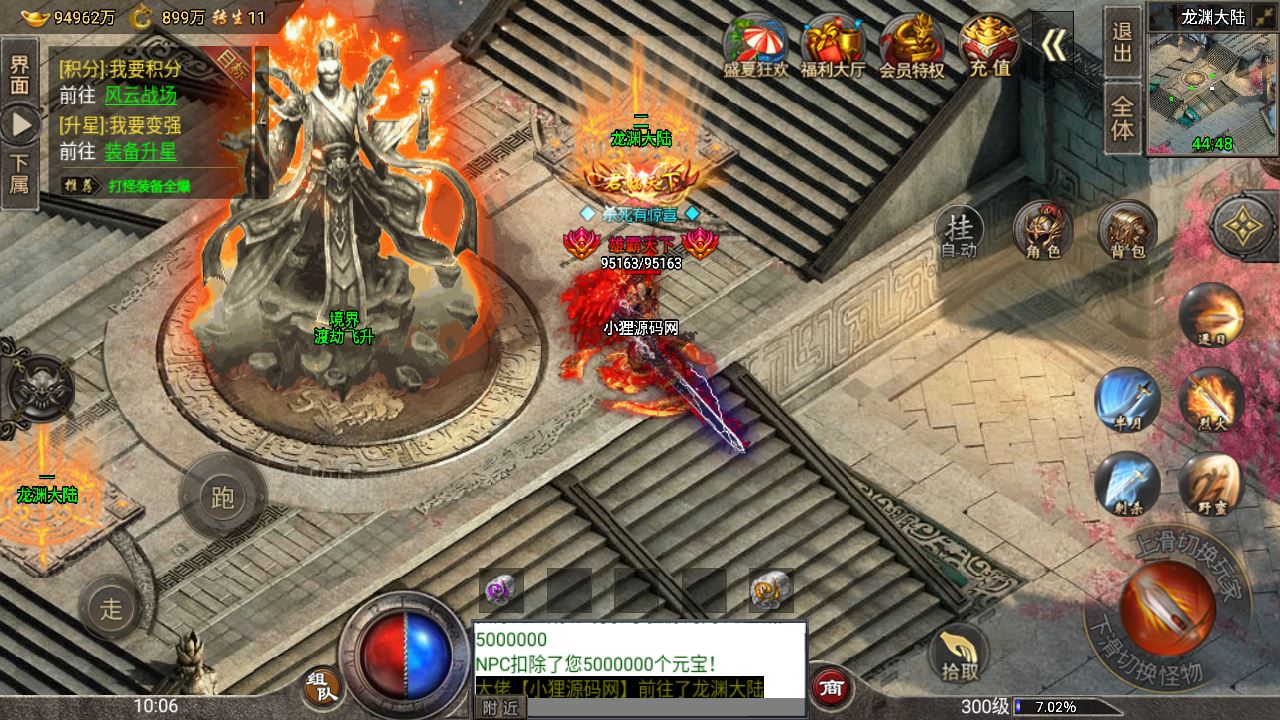
Task: Open the 背包 backpack
Action: pos(1127,232)
